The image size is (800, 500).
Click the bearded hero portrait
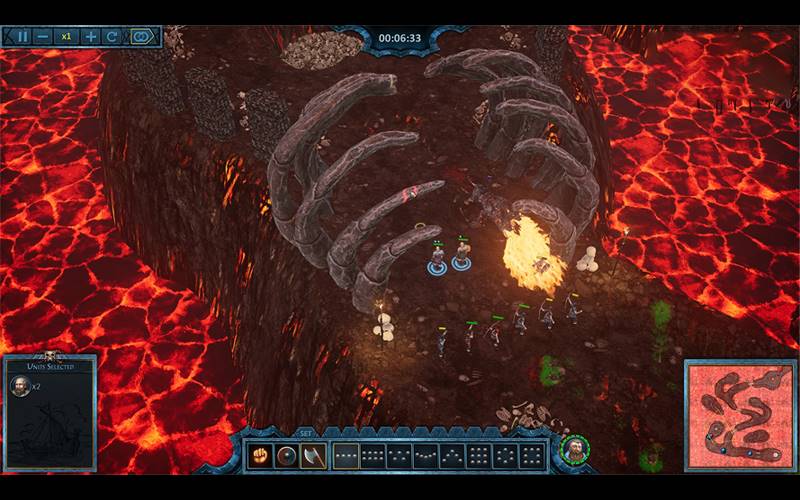[x=574, y=451]
